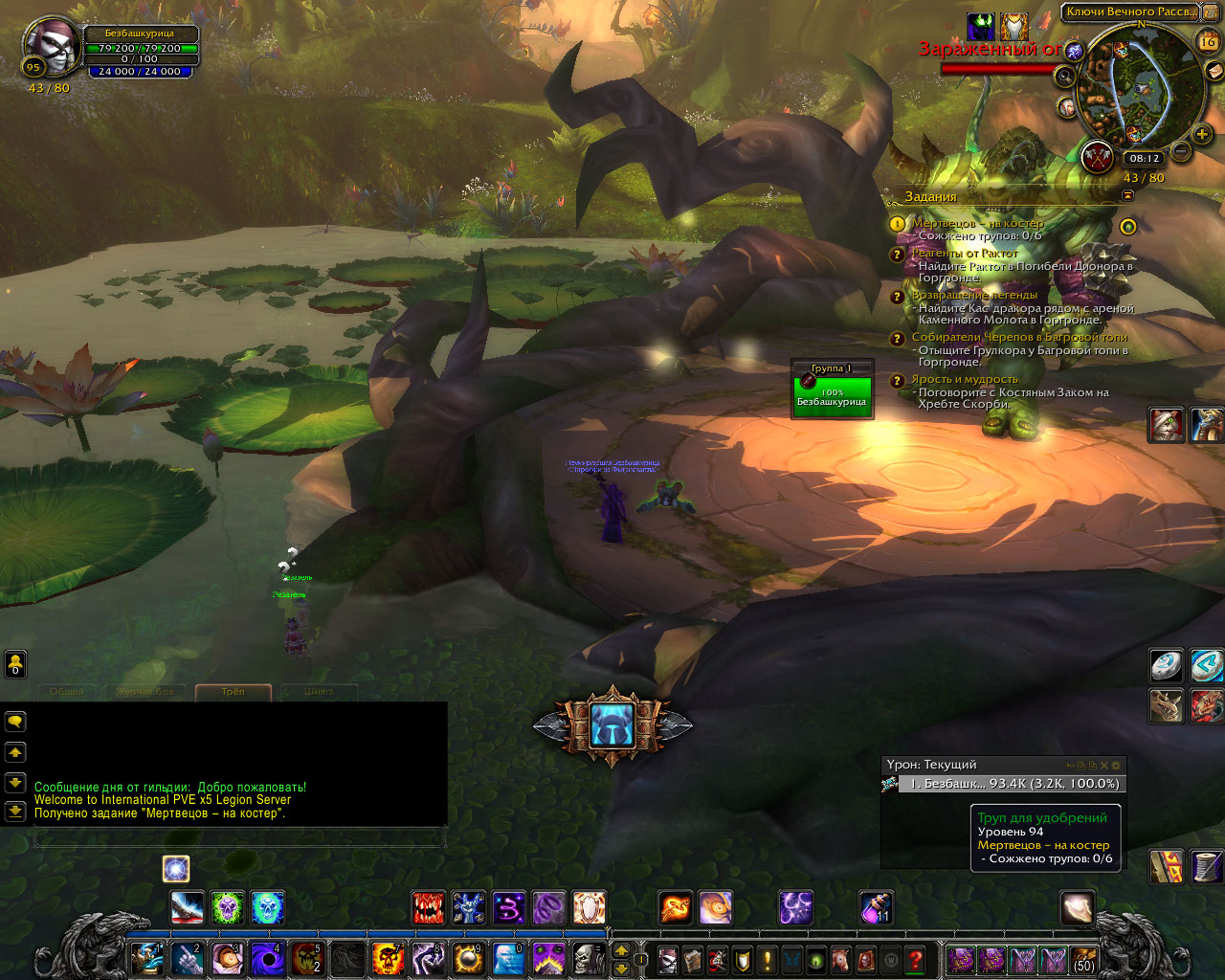Switch to the 'Трёп' chat tab

pos(233,691)
